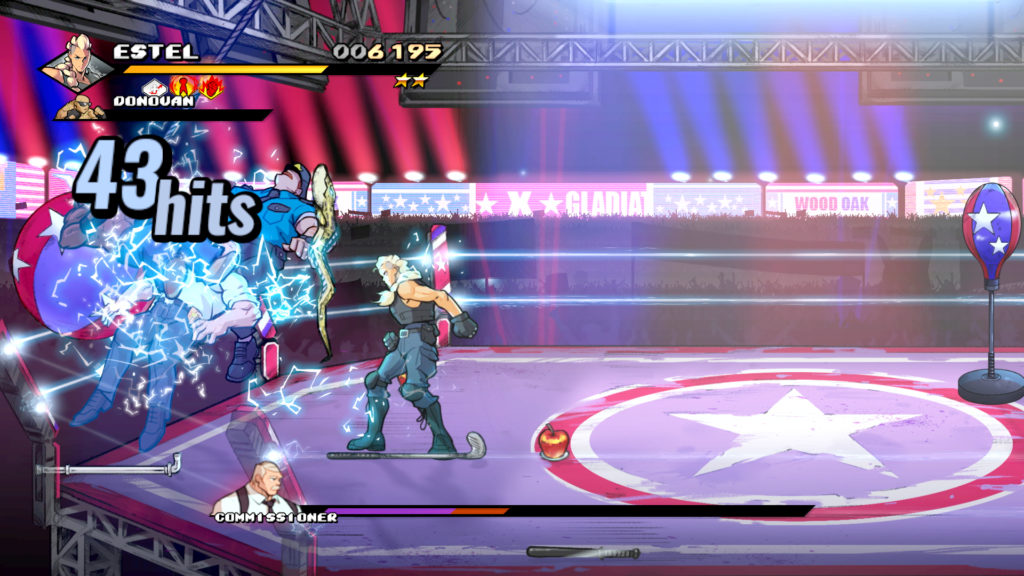The width and height of the screenshot is (1024, 576).
Task: Select the flaming fist perk icon
Action: click(x=210, y=87)
